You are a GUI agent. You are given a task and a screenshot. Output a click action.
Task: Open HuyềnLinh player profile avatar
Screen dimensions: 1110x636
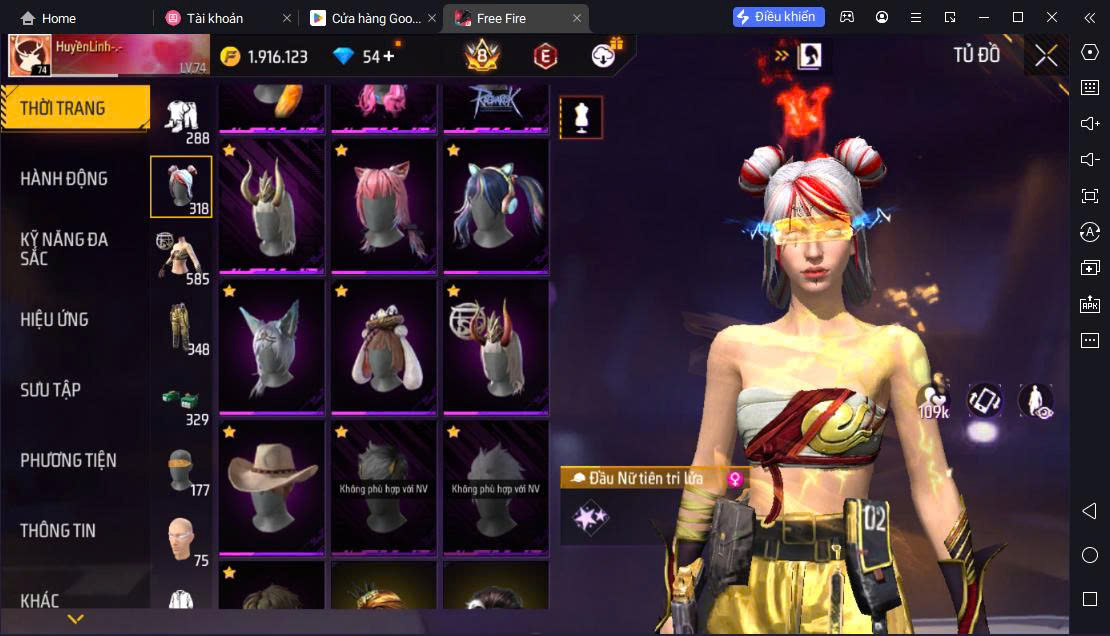coord(30,56)
